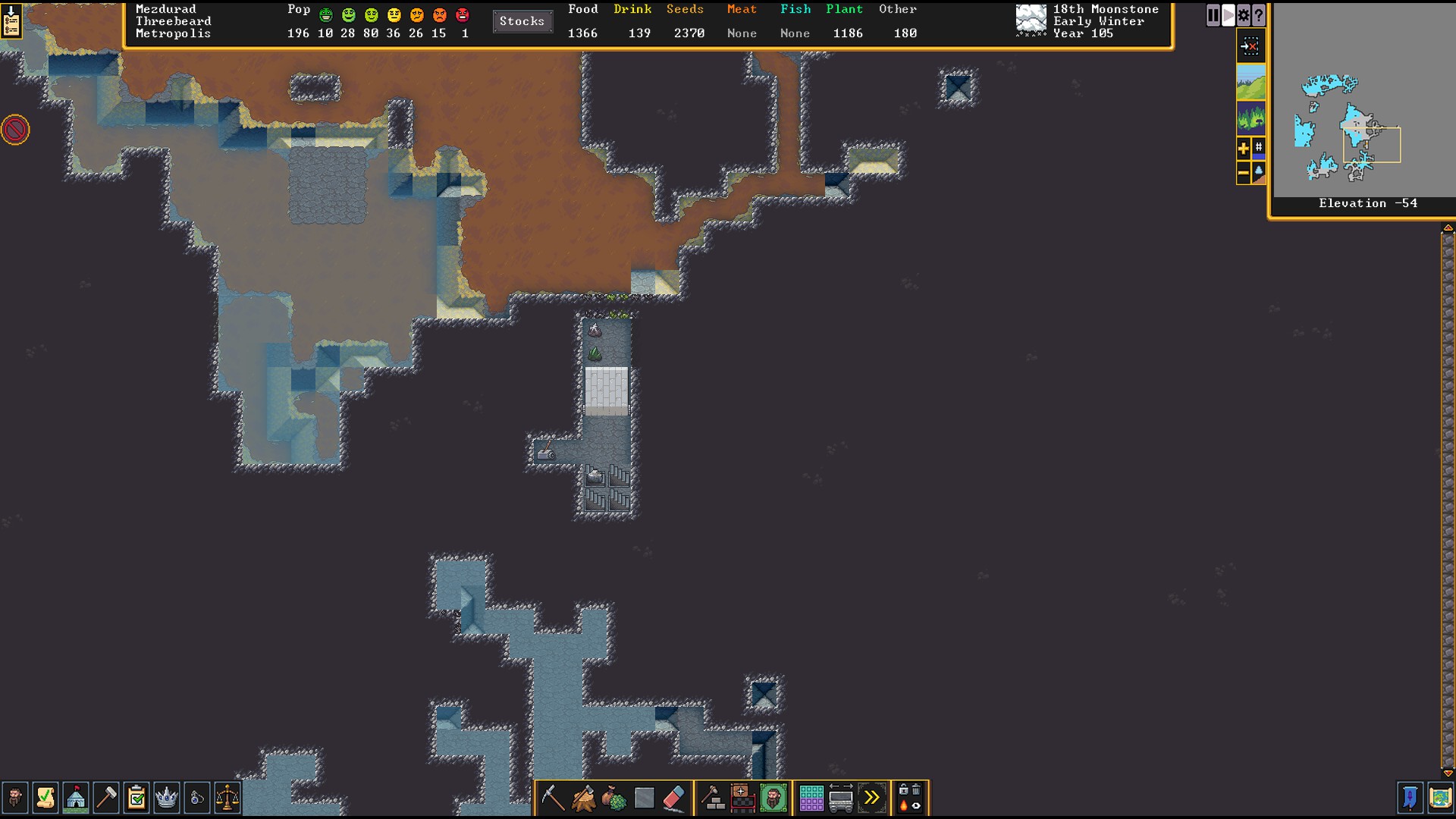The width and height of the screenshot is (1456, 819).
Task: Open the justice scales screen
Action: (x=227, y=798)
